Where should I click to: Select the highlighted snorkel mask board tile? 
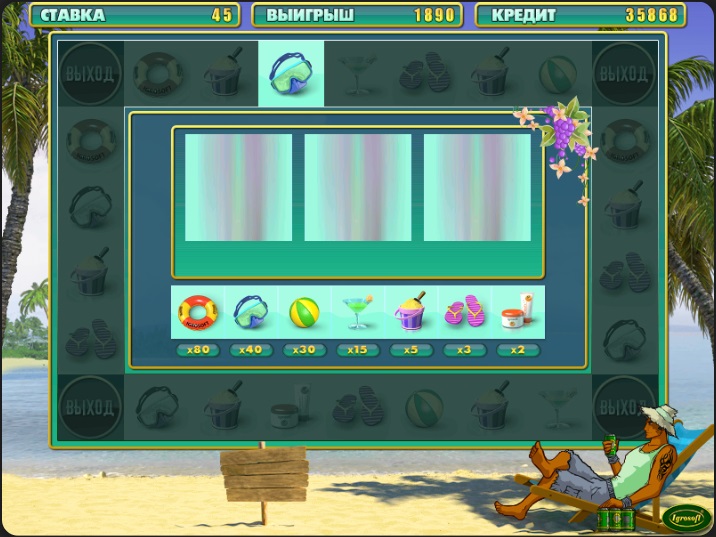pyautogui.click(x=291, y=74)
